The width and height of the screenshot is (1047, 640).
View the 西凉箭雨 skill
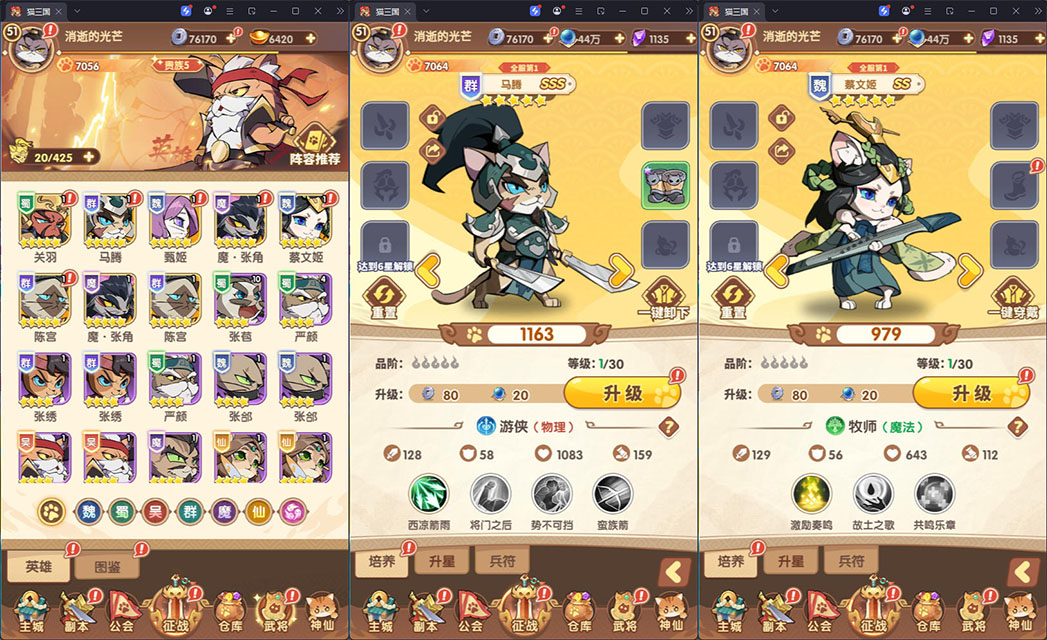click(x=429, y=494)
